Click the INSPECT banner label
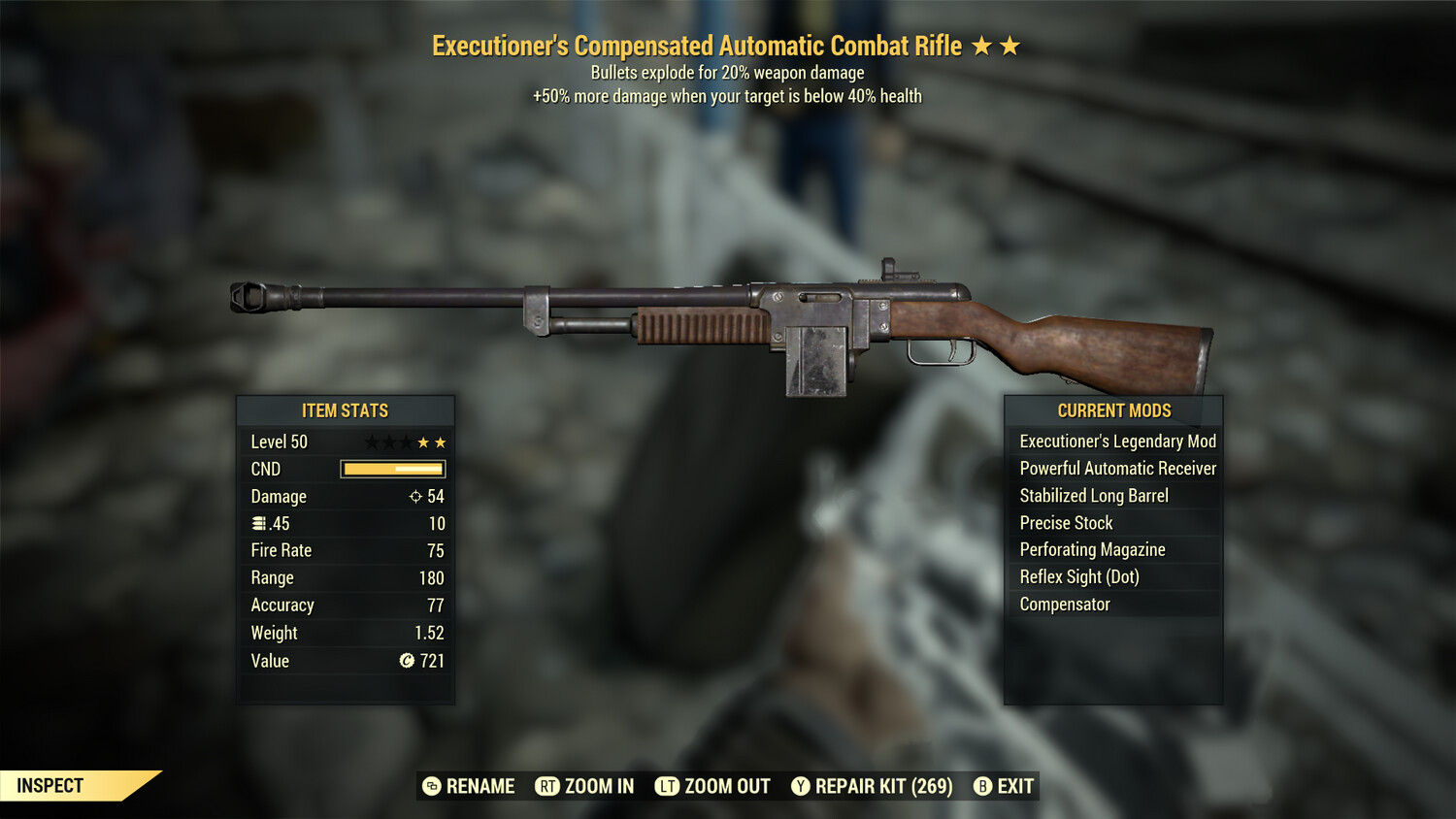1456x819 pixels. point(50,786)
